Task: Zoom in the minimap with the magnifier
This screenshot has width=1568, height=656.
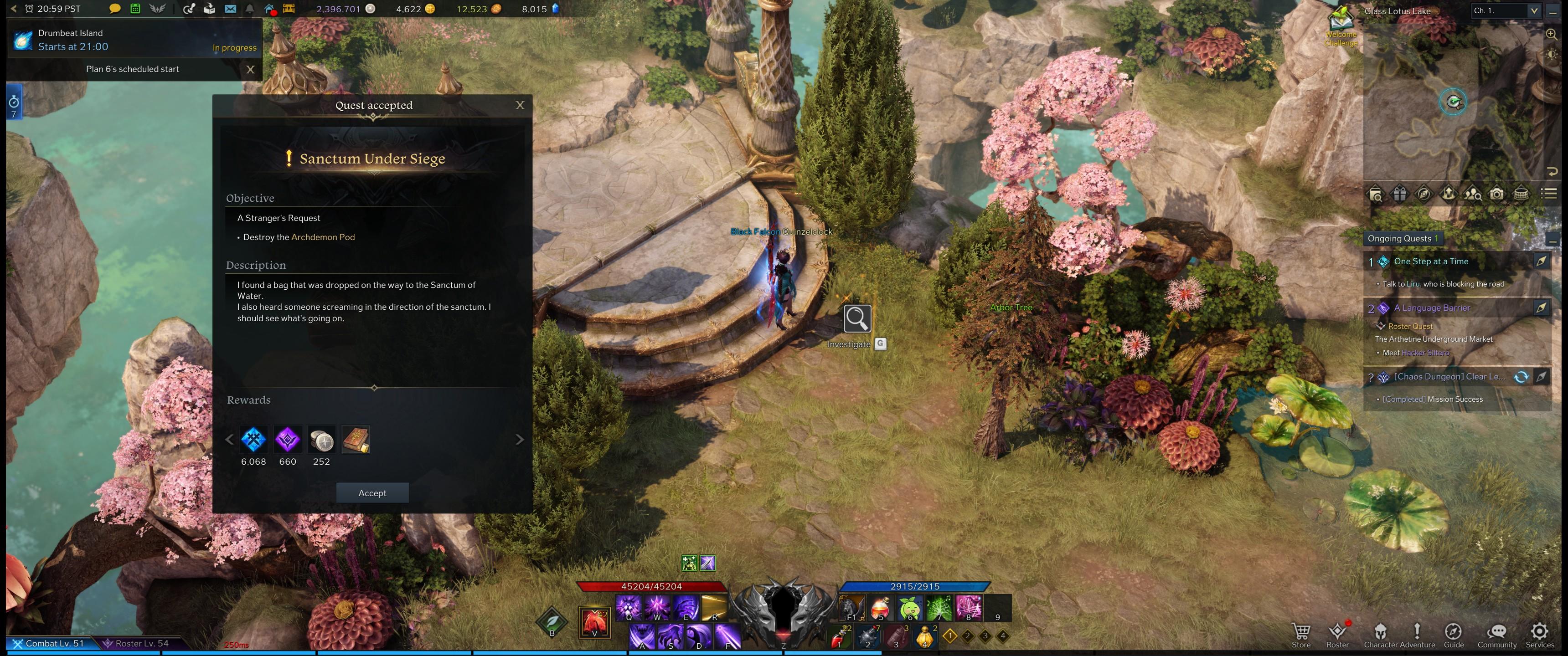Action: point(1552,35)
